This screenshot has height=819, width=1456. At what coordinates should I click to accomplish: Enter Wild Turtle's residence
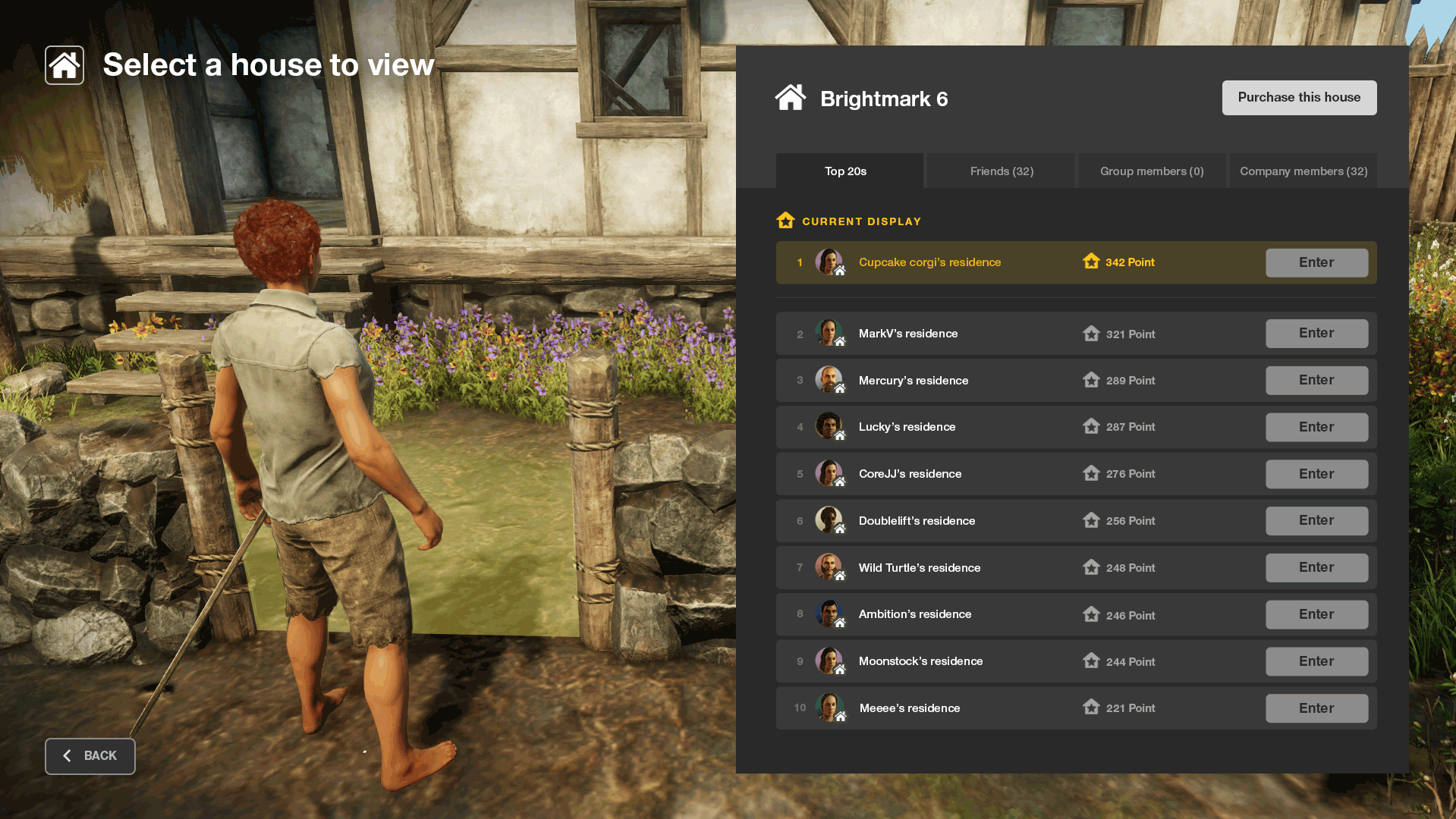coord(1316,568)
